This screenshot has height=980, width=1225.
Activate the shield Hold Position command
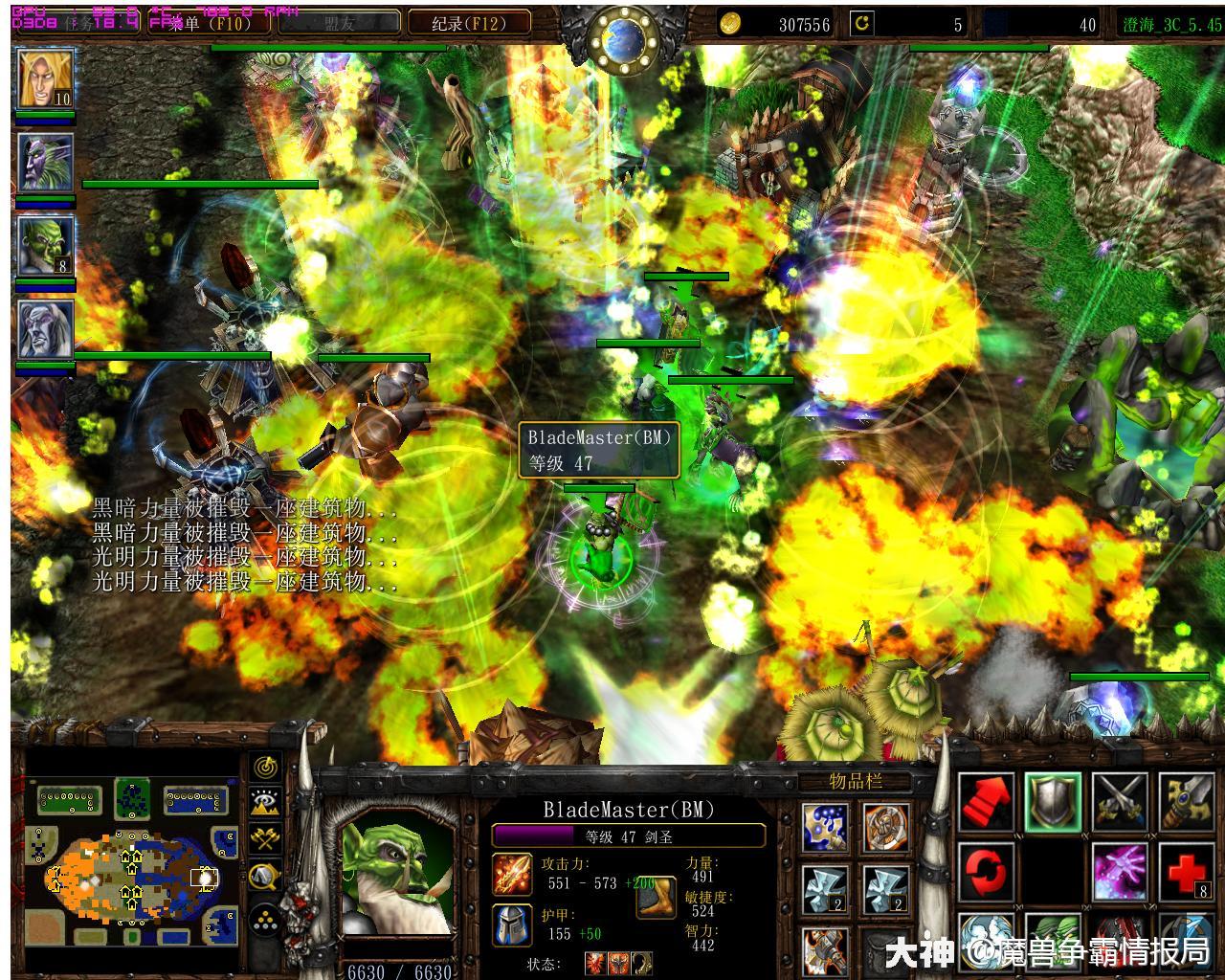point(1053,802)
